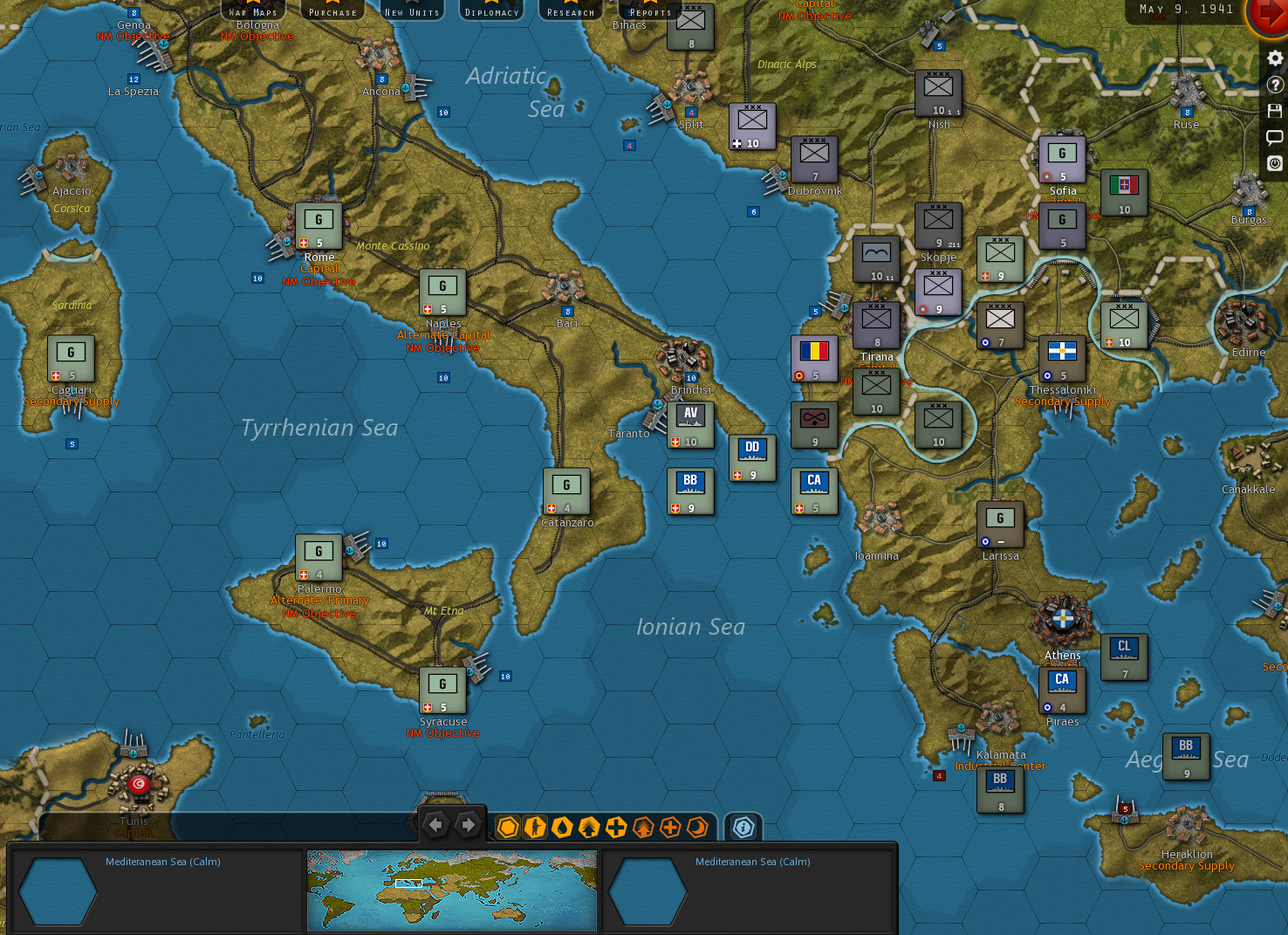The height and width of the screenshot is (935, 1288).
Task: Open the settings gear icon
Action: pyautogui.click(x=1275, y=58)
